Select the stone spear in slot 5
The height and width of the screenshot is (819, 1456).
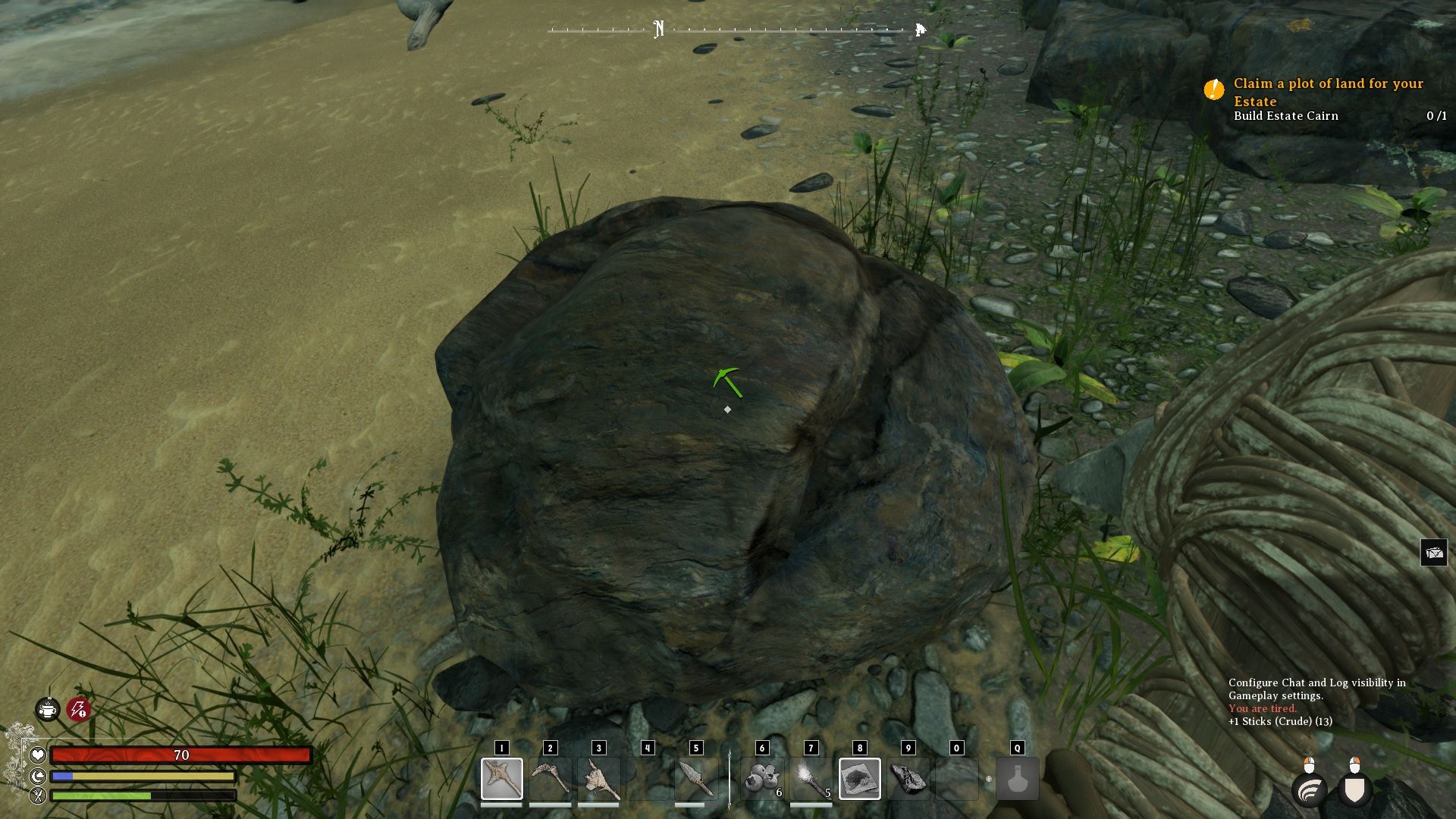click(x=695, y=779)
